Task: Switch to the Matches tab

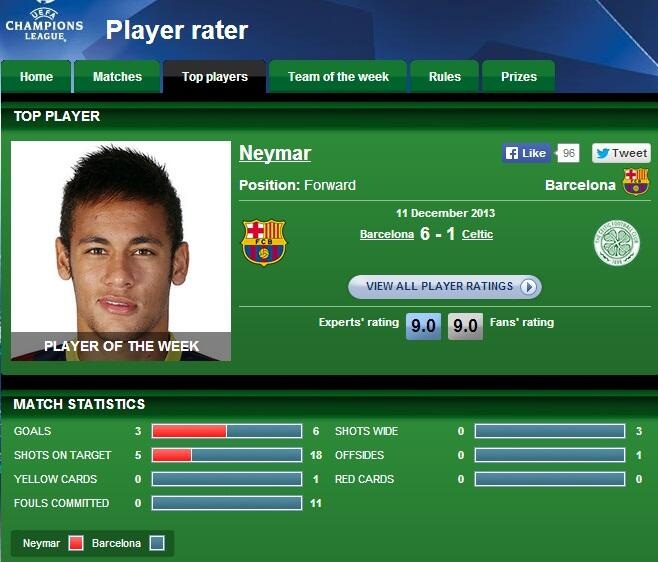Action: tap(117, 77)
